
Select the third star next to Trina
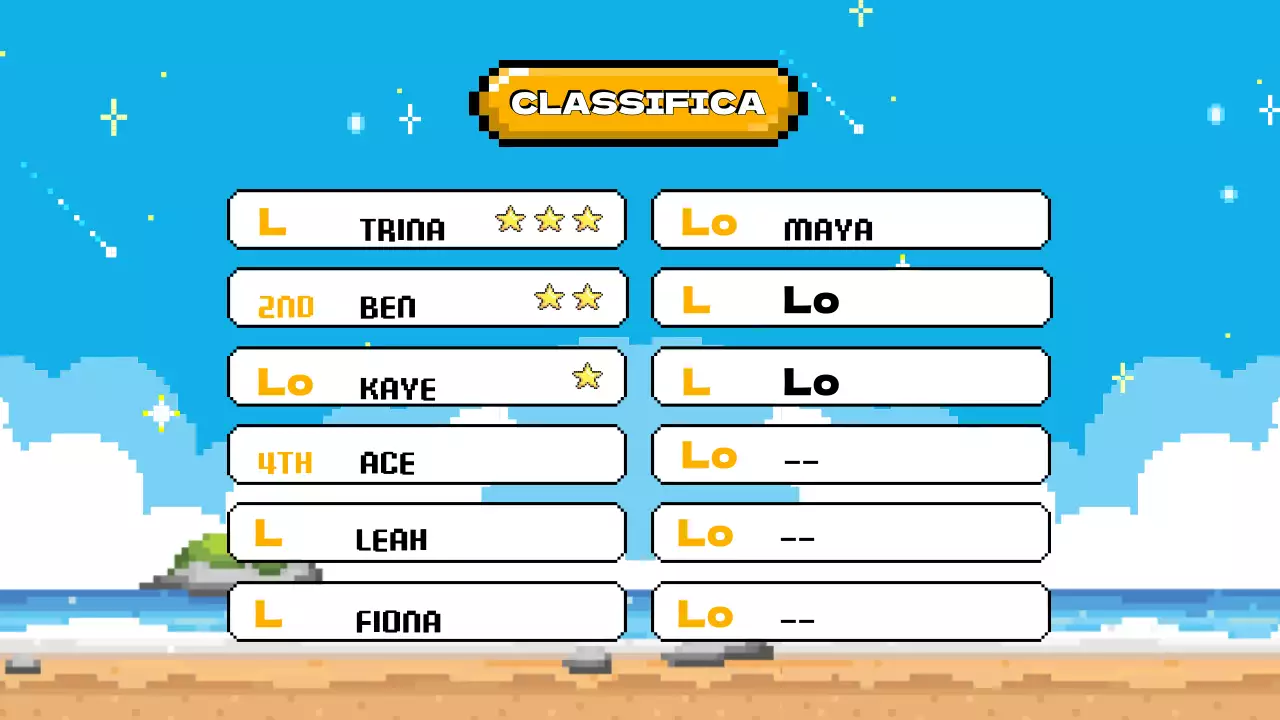pos(588,220)
